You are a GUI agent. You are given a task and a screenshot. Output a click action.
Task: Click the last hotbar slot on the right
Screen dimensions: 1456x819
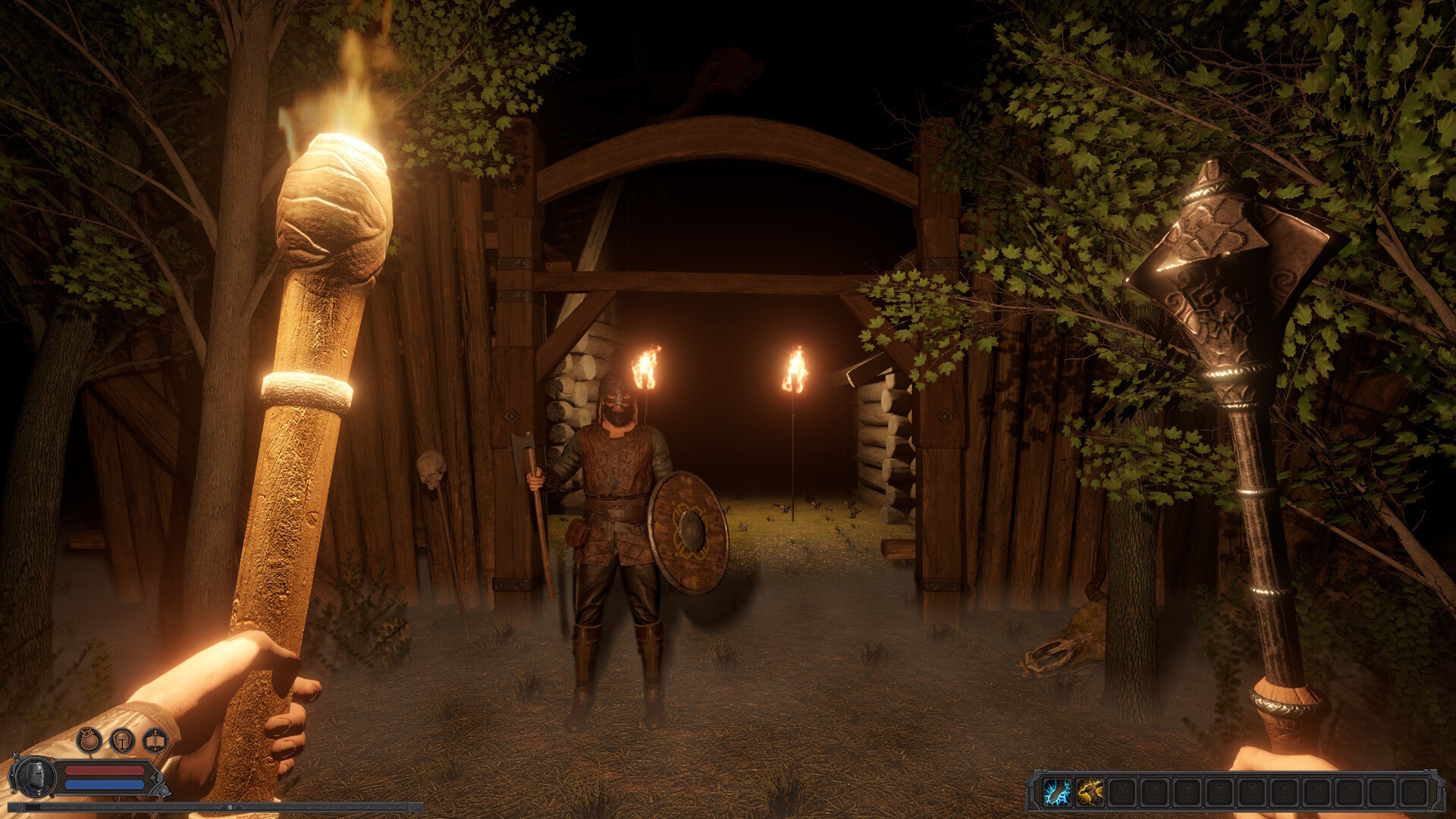point(1416,792)
